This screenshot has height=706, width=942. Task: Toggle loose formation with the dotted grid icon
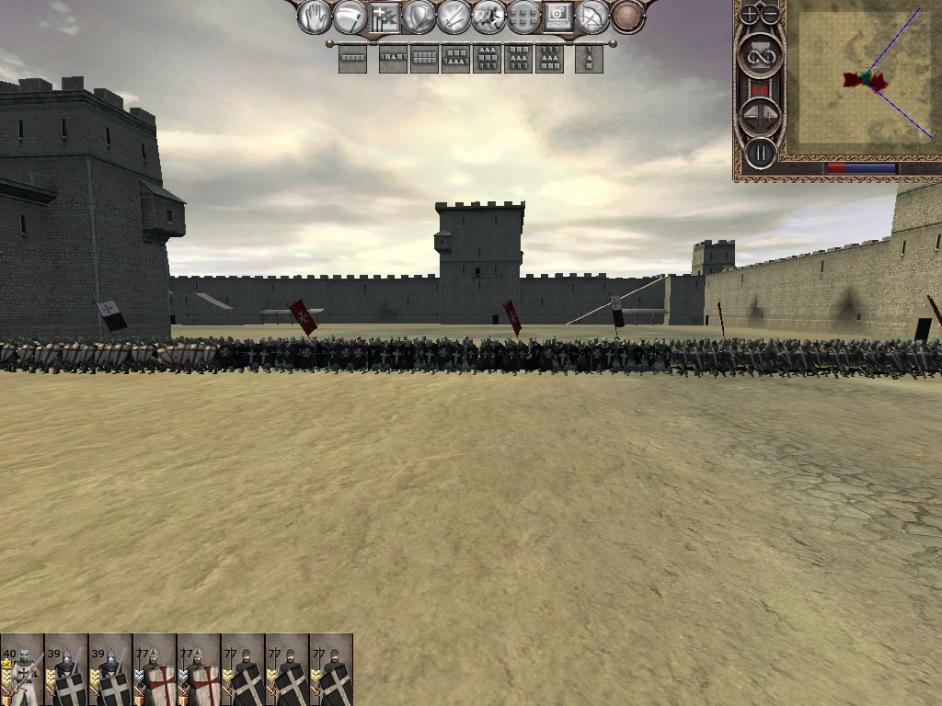pos(523,17)
